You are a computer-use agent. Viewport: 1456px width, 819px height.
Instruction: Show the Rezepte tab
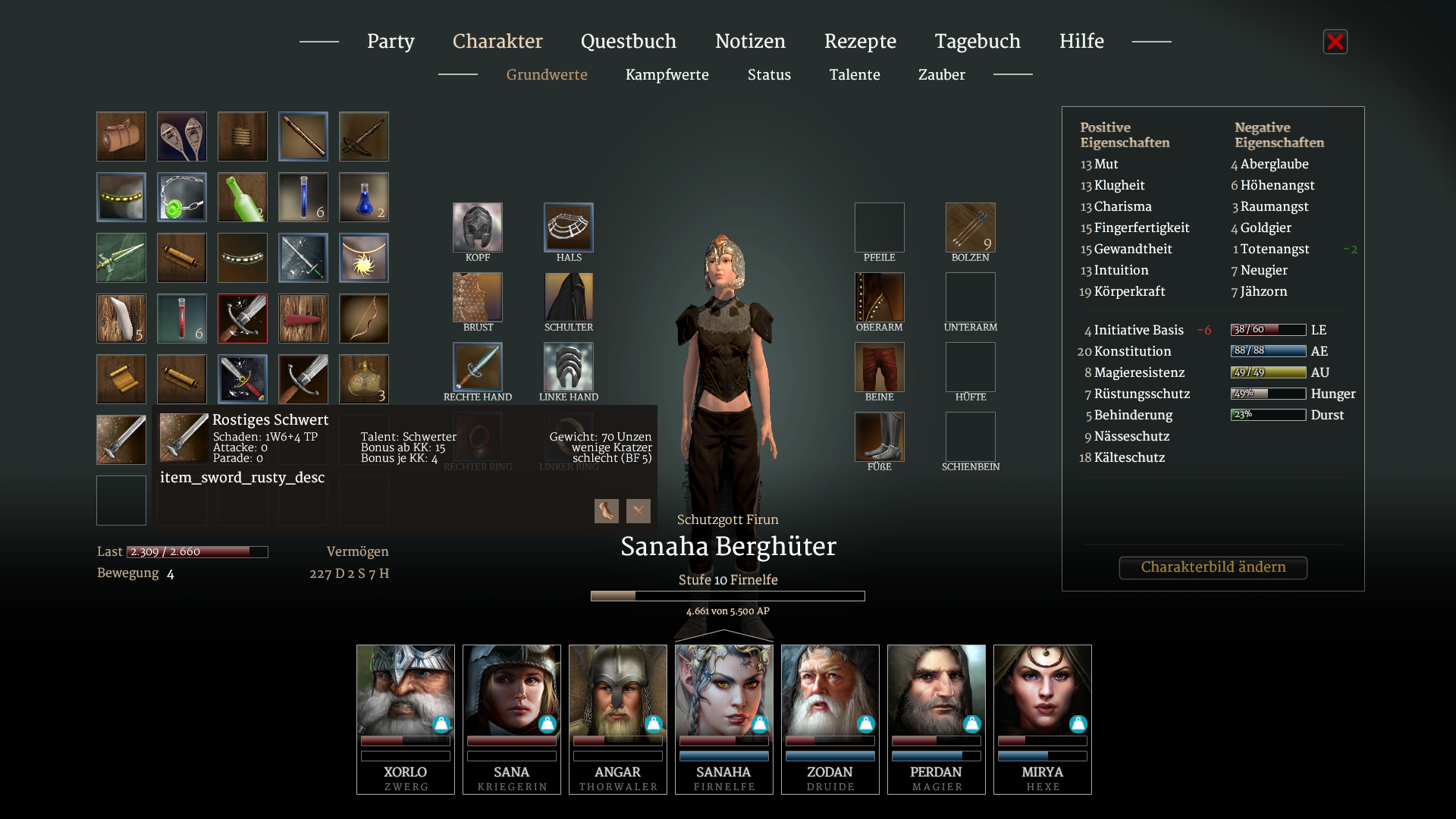click(x=860, y=42)
